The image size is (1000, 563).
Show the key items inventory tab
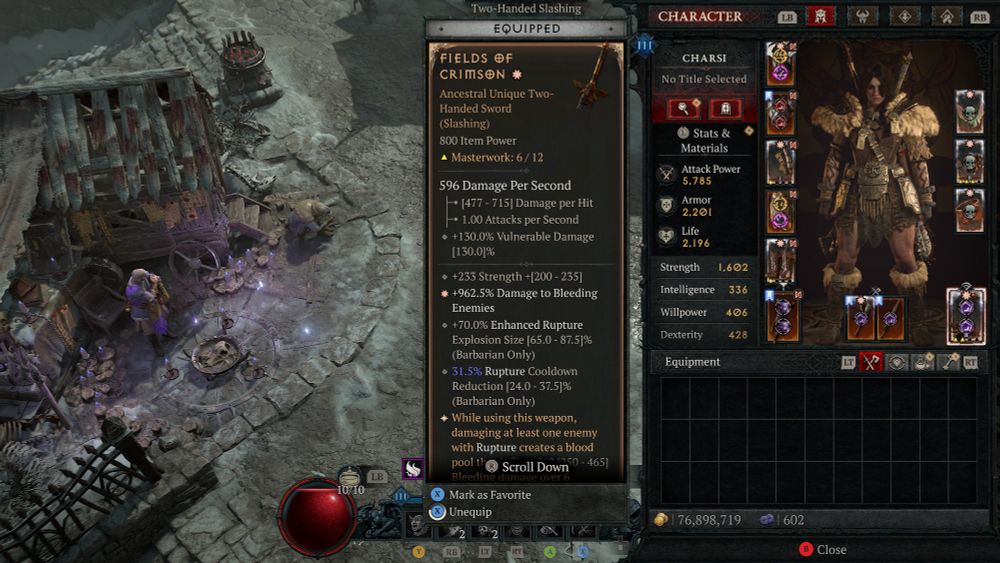coord(947,362)
